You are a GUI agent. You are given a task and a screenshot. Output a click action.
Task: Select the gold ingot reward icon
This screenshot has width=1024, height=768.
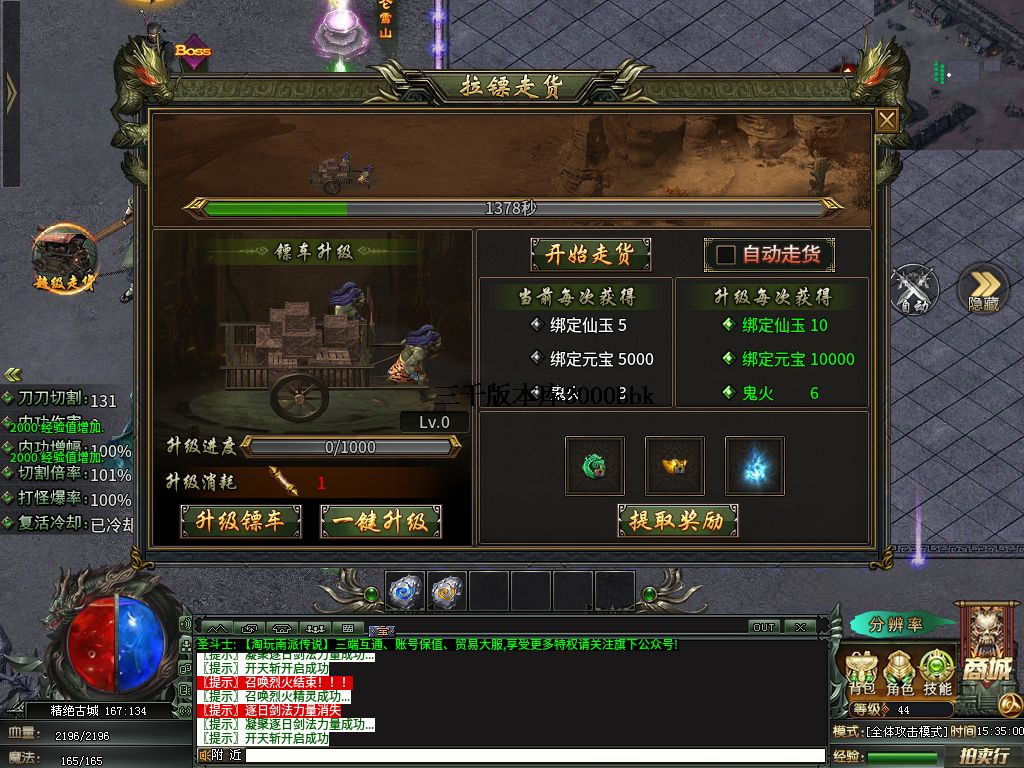pos(674,466)
